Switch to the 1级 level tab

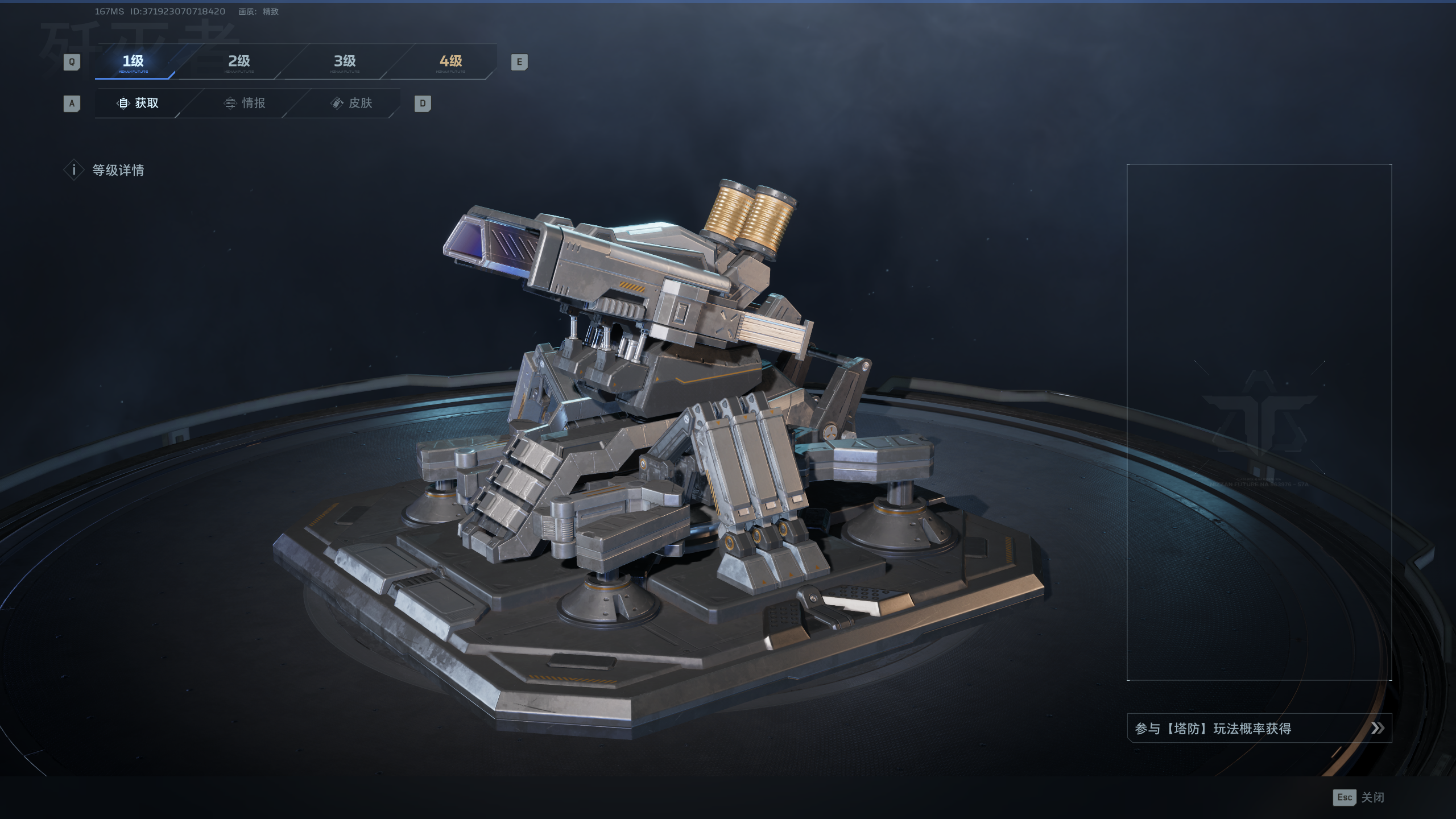coord(134,61)
